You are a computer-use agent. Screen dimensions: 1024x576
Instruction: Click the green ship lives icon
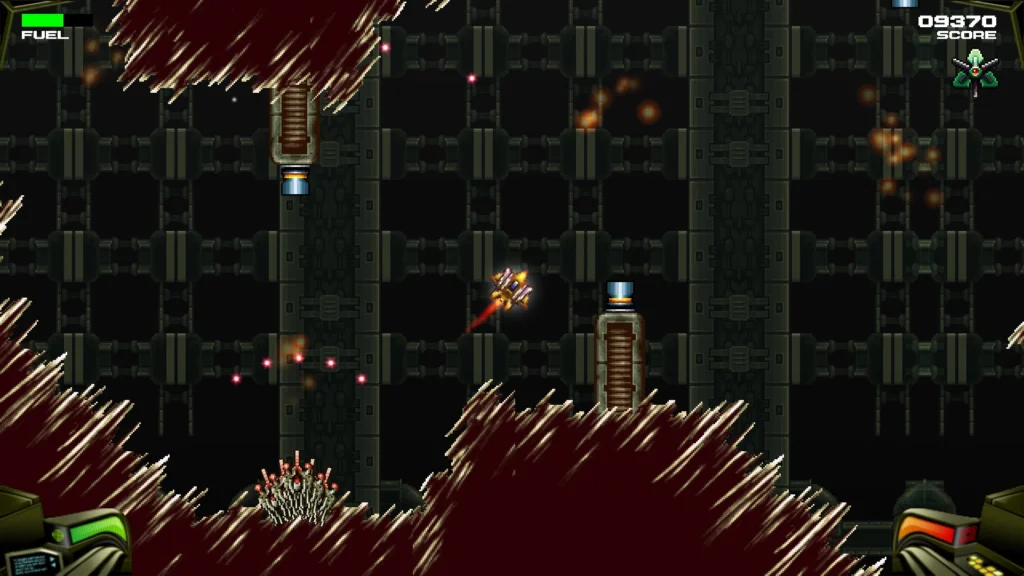point(974,72)
